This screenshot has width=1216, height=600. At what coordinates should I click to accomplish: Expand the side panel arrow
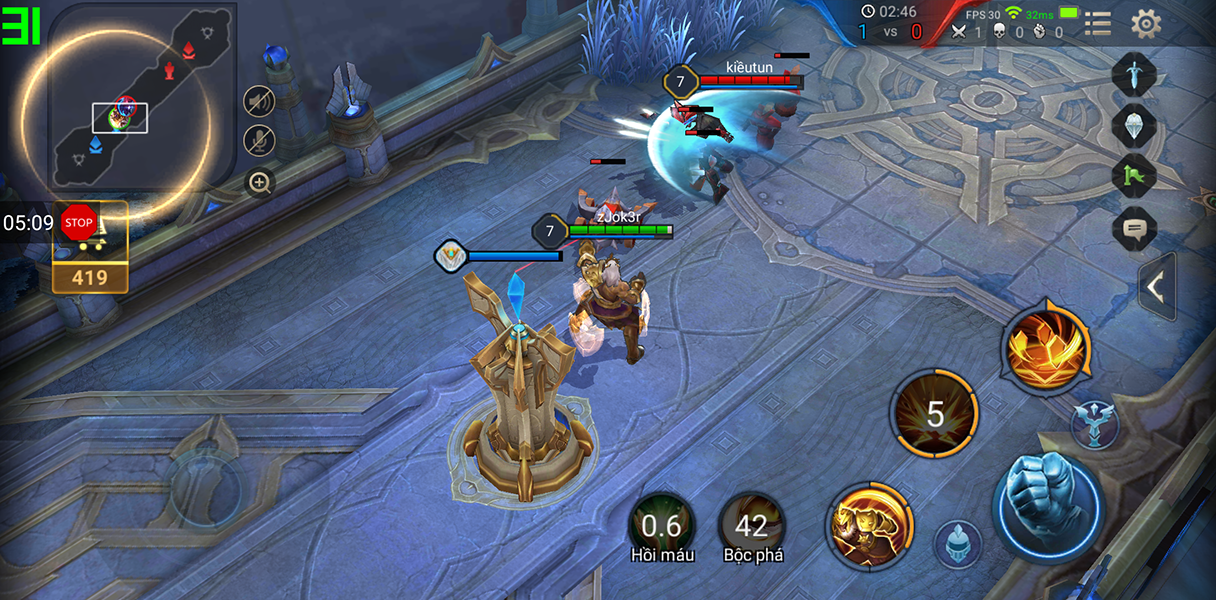pos(1157,287)
